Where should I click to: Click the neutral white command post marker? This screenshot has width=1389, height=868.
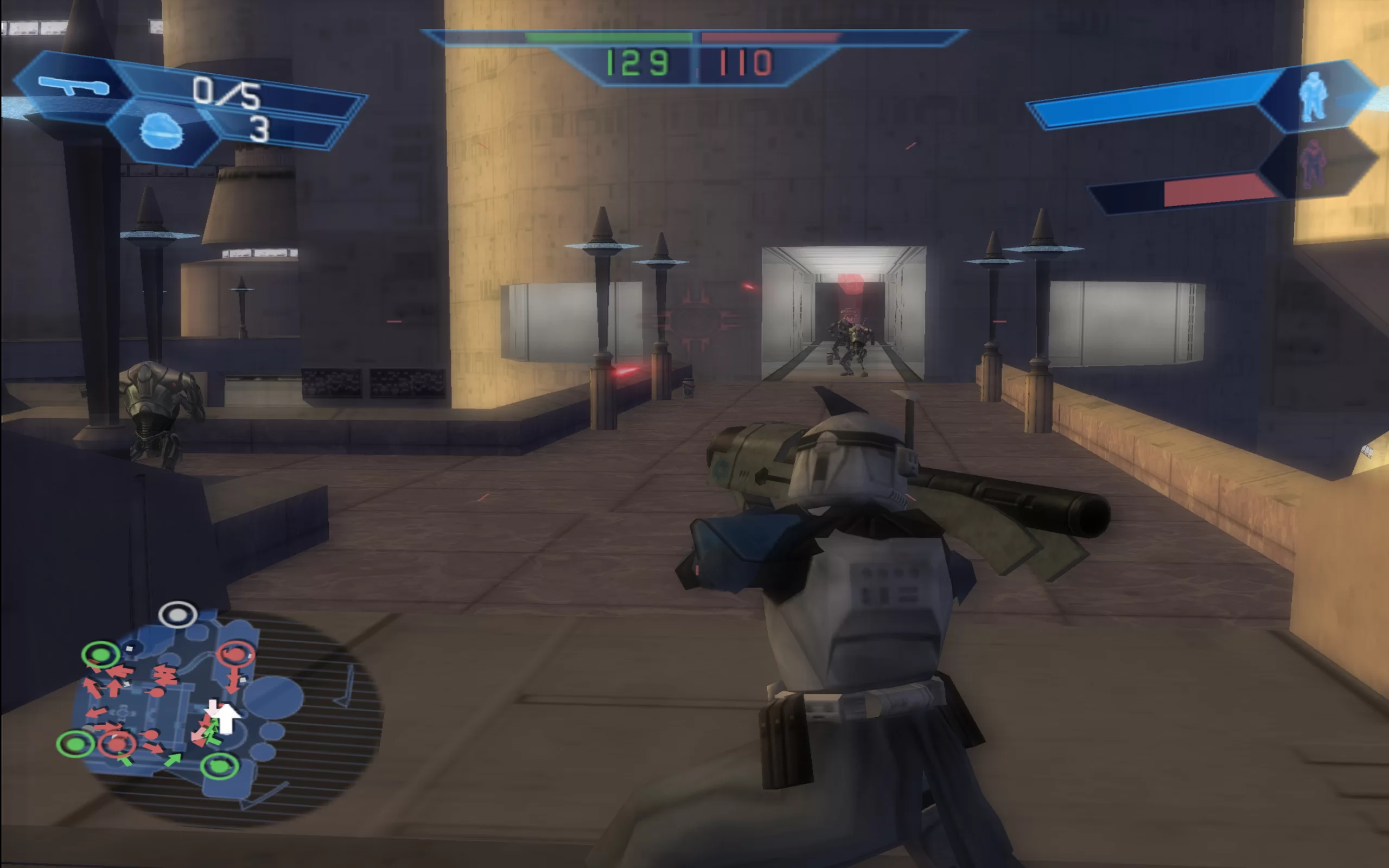(x=178, y=615)
